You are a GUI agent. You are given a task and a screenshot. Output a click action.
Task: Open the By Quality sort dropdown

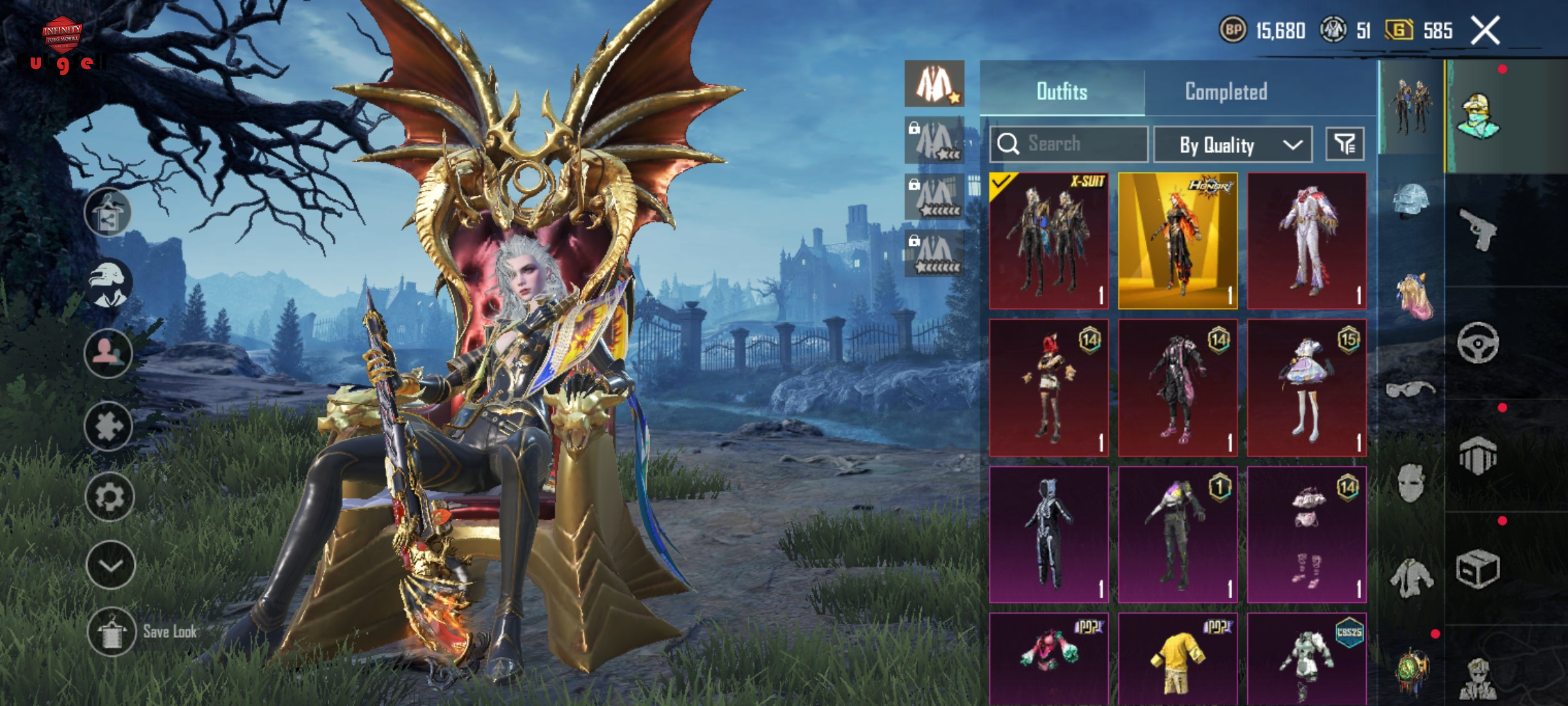(1233, 144)
